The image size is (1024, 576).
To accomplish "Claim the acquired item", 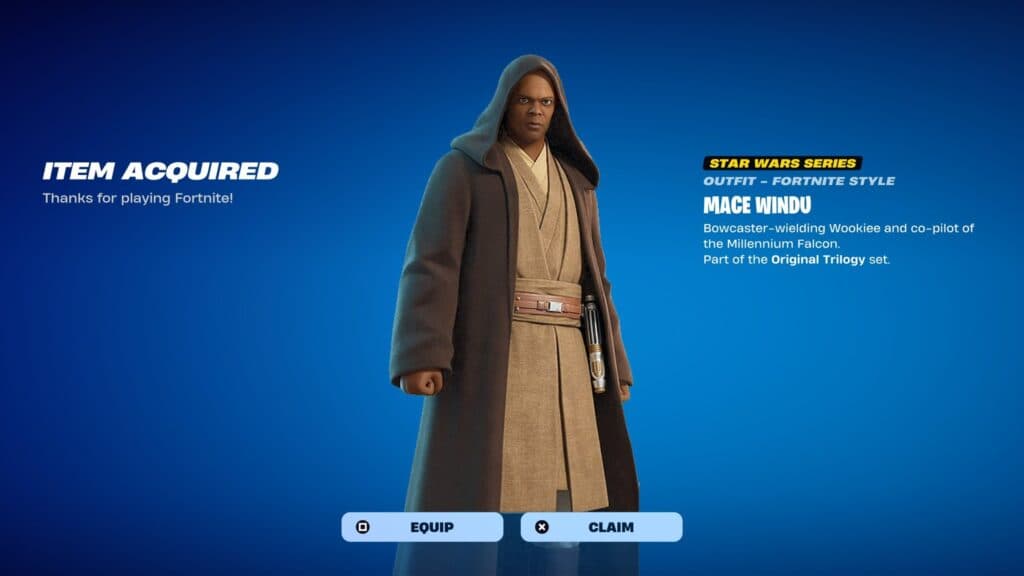I will click(601, 527).
